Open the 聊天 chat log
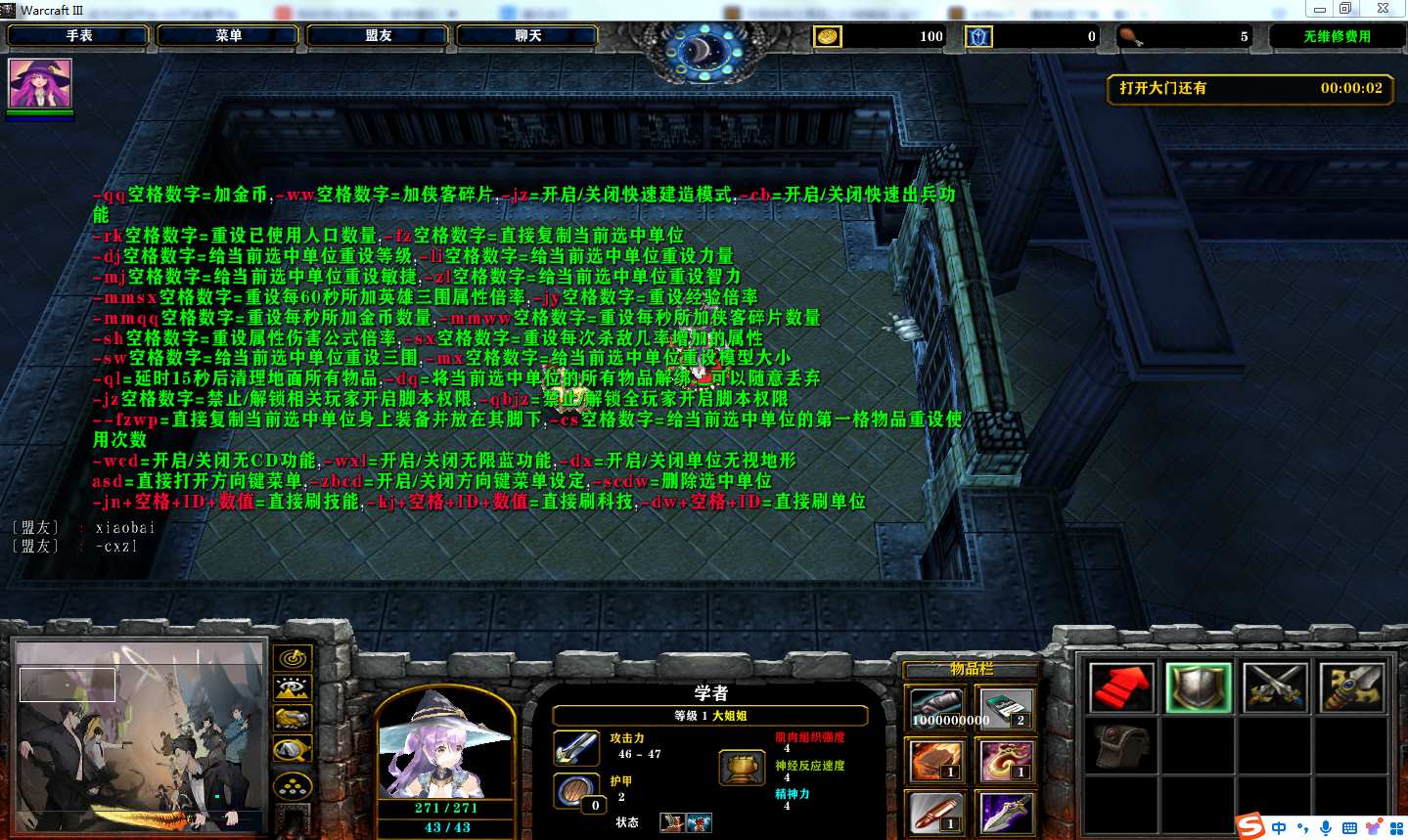The height and width of the screenshot is (840, 1408). click(x=528, y=36)
